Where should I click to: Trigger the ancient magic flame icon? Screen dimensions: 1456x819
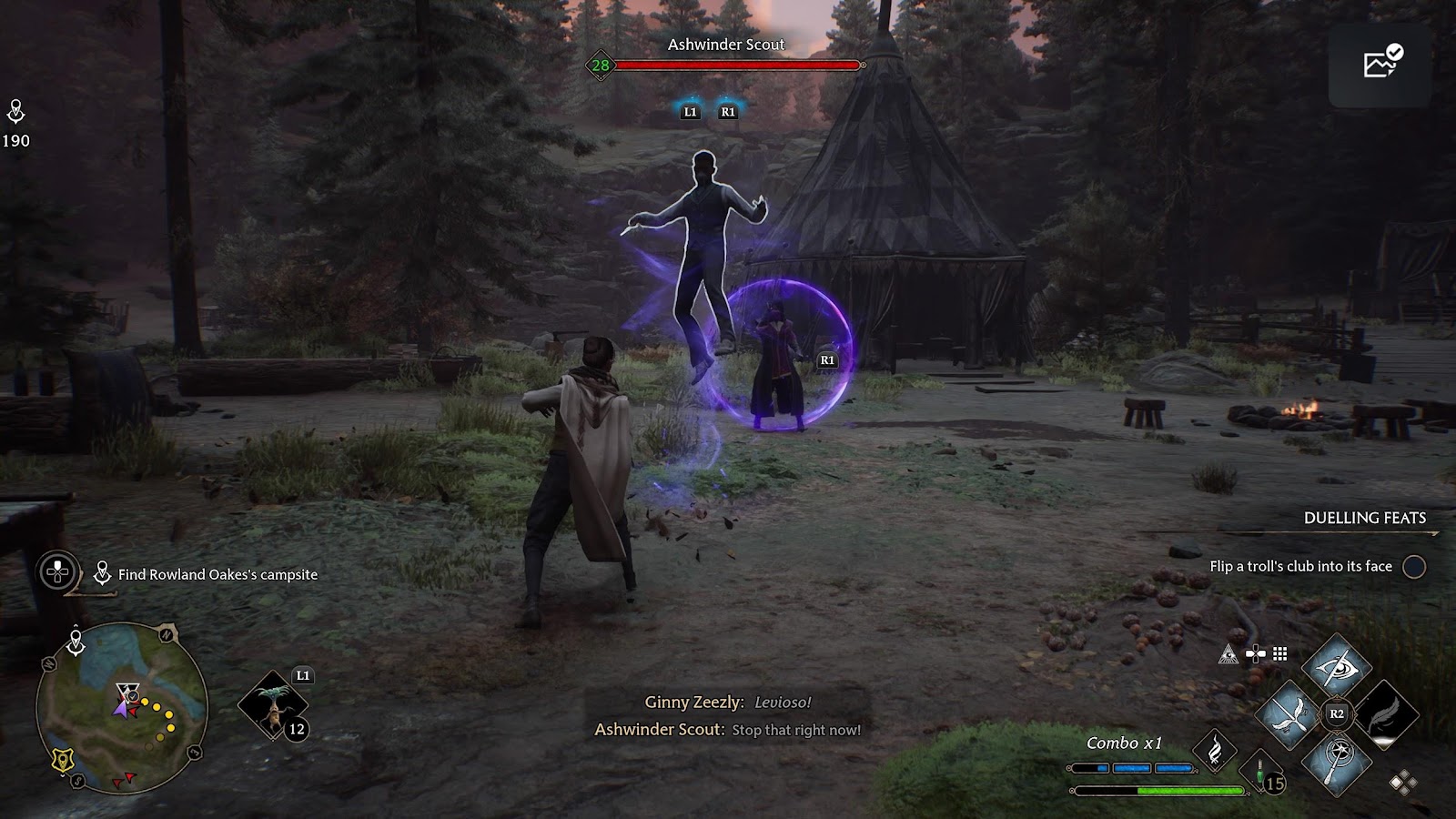[x=1215, y=752]
